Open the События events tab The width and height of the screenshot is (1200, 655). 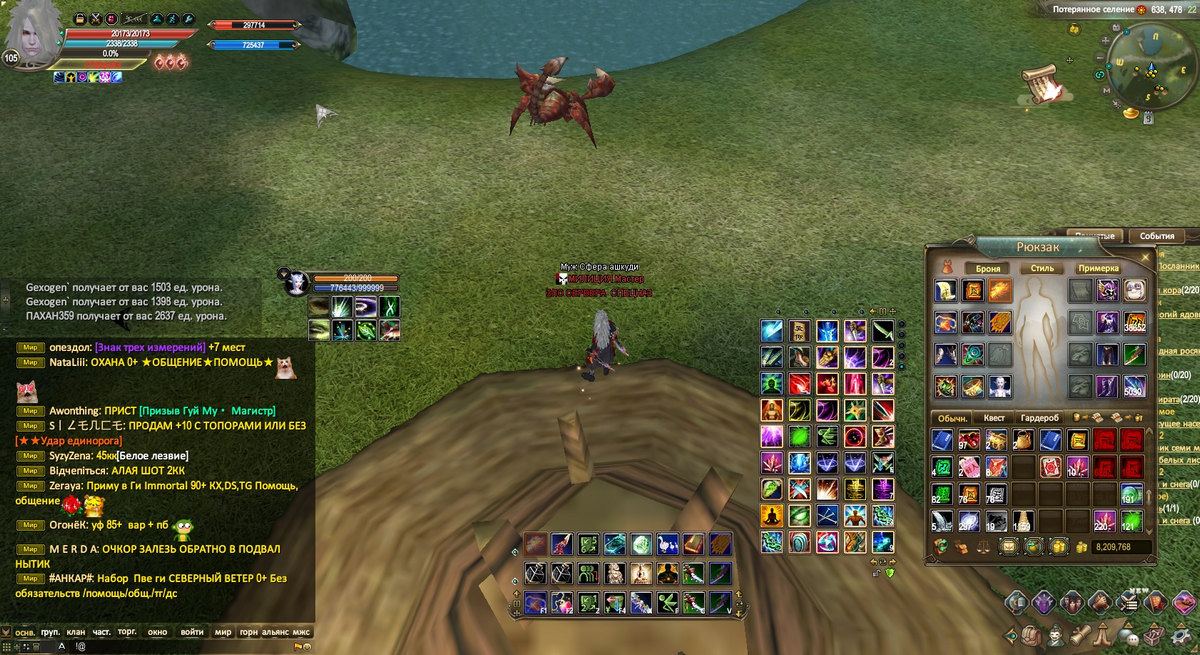(x=1156, y=236)
